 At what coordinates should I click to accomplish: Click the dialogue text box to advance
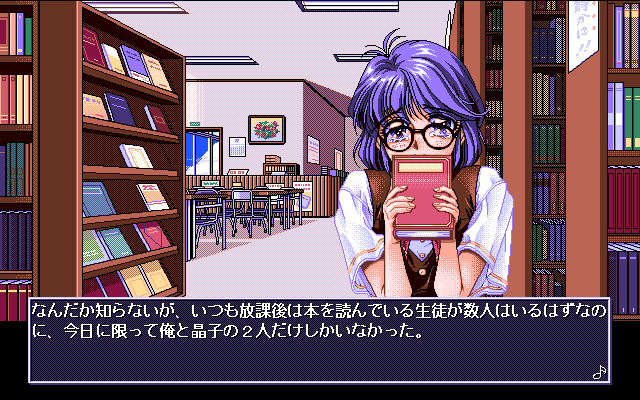[319, 338]
